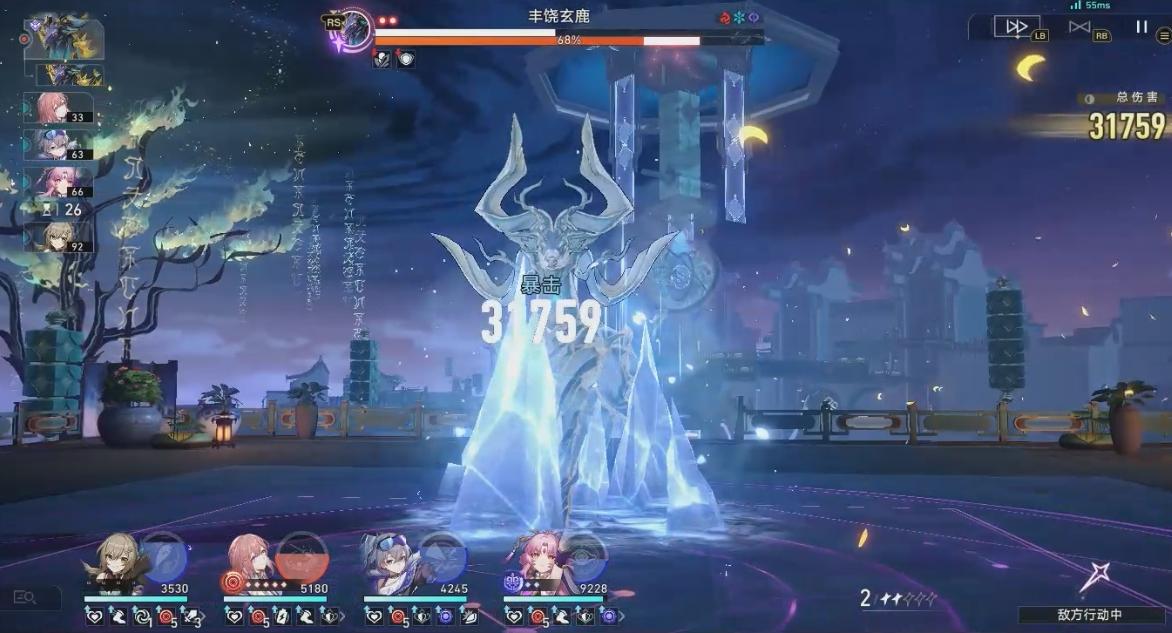Toggle the auto-battle button

pyautogui.click(x=1080, y=27)
